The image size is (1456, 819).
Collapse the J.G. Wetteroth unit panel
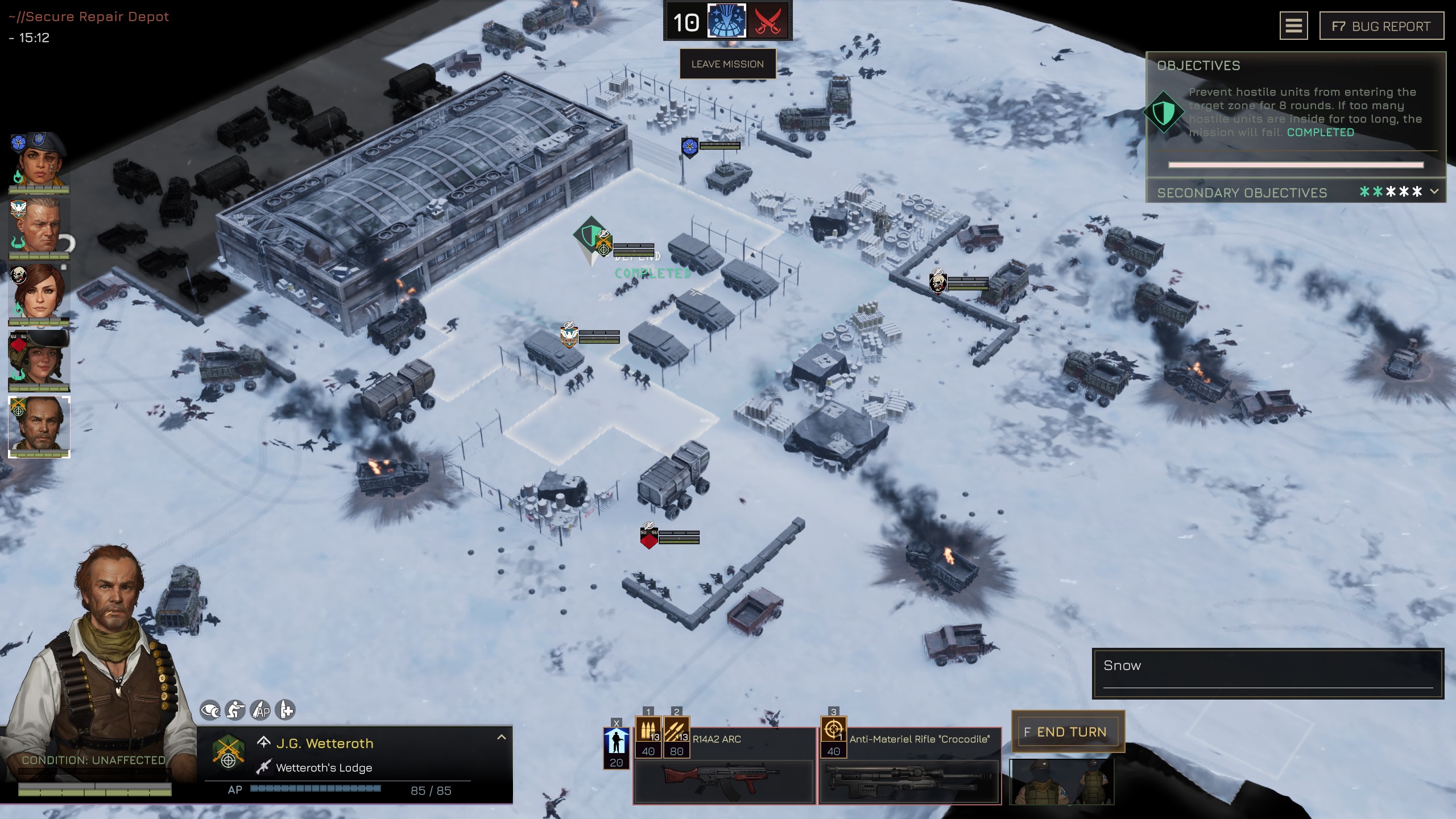coord(501,737)
